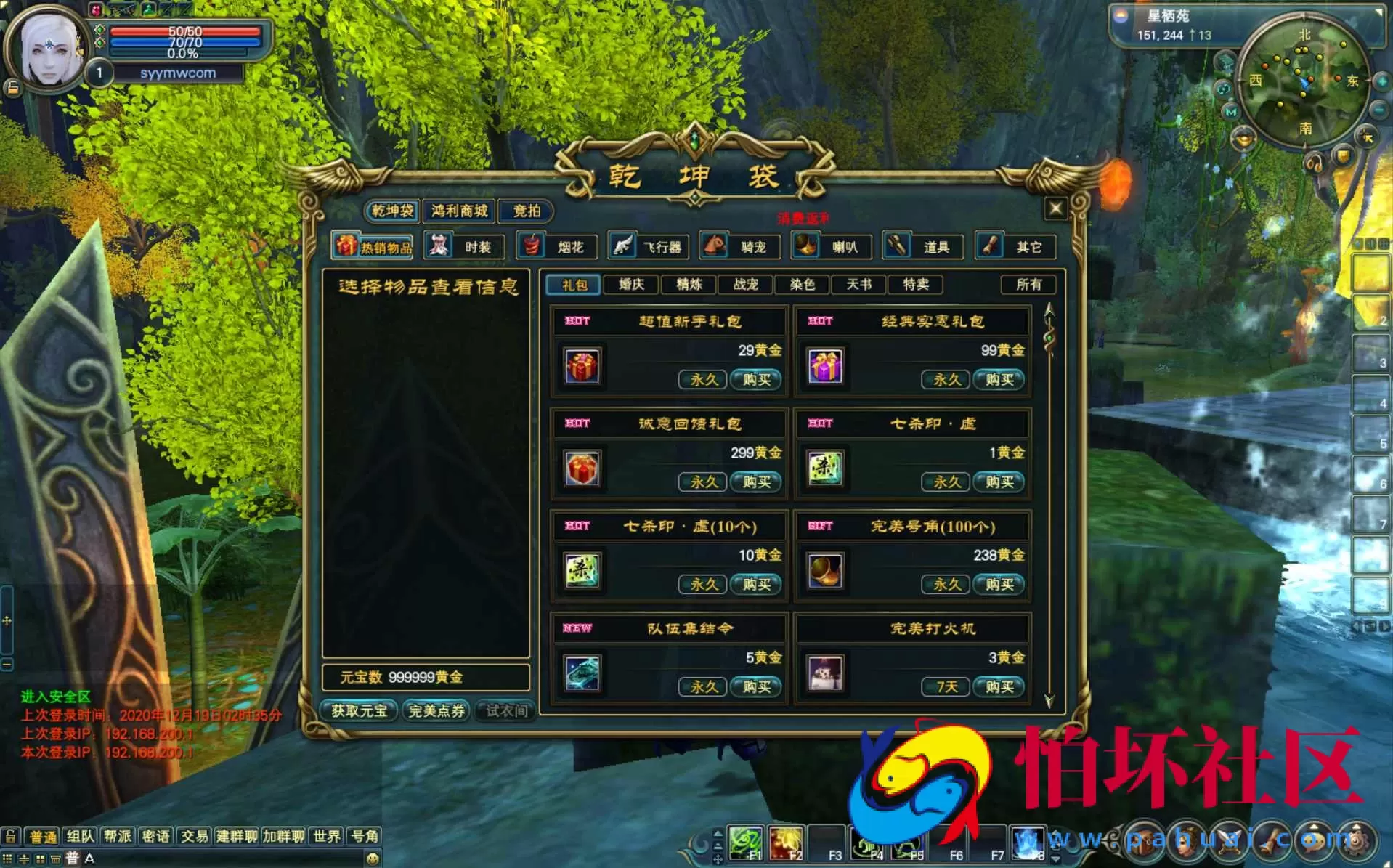
Task: Switch to the 世界 world chat channel
Action: (x=326, y=836)
